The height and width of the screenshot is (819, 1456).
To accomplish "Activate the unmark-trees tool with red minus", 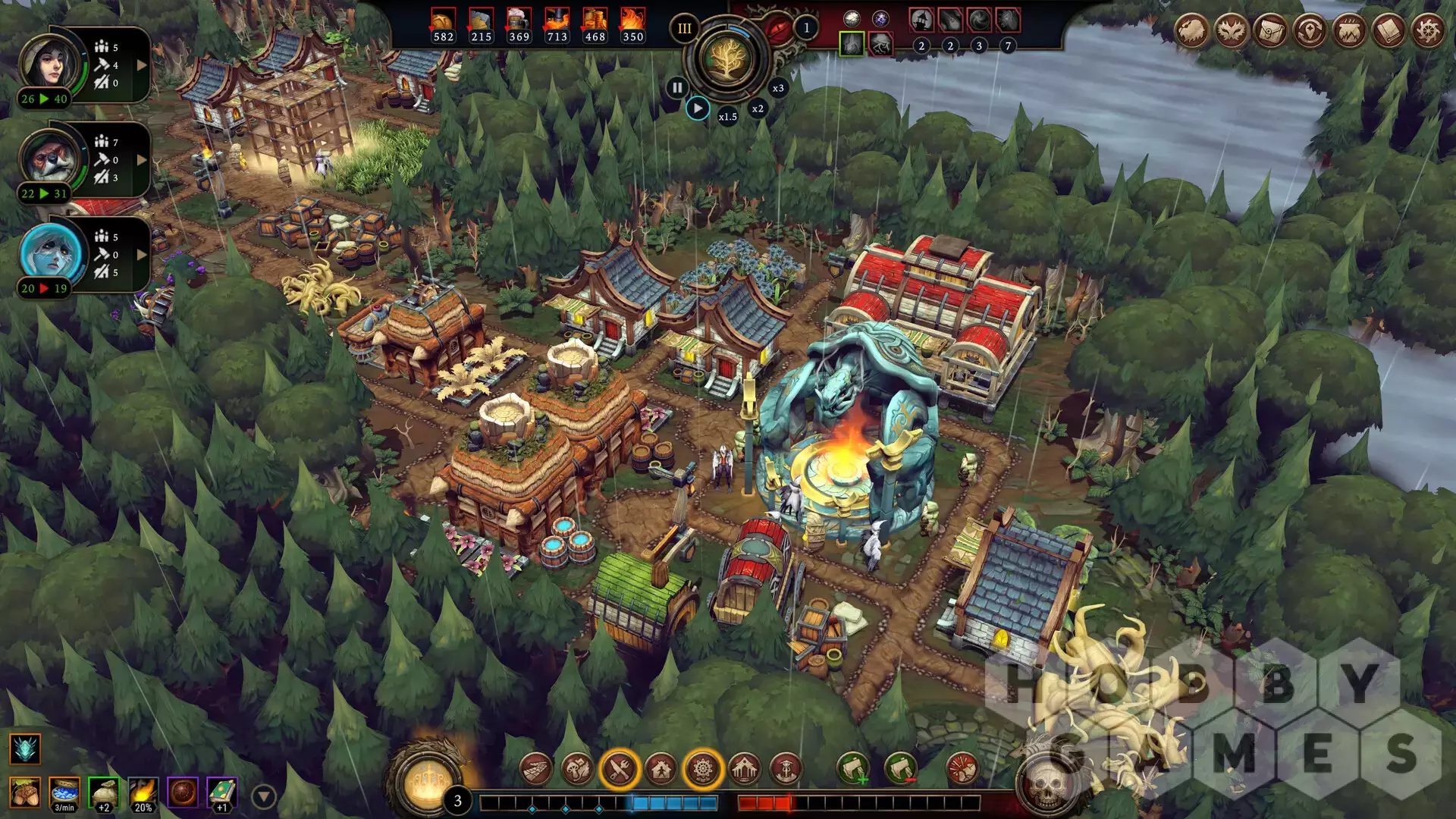I will (900, 769).
